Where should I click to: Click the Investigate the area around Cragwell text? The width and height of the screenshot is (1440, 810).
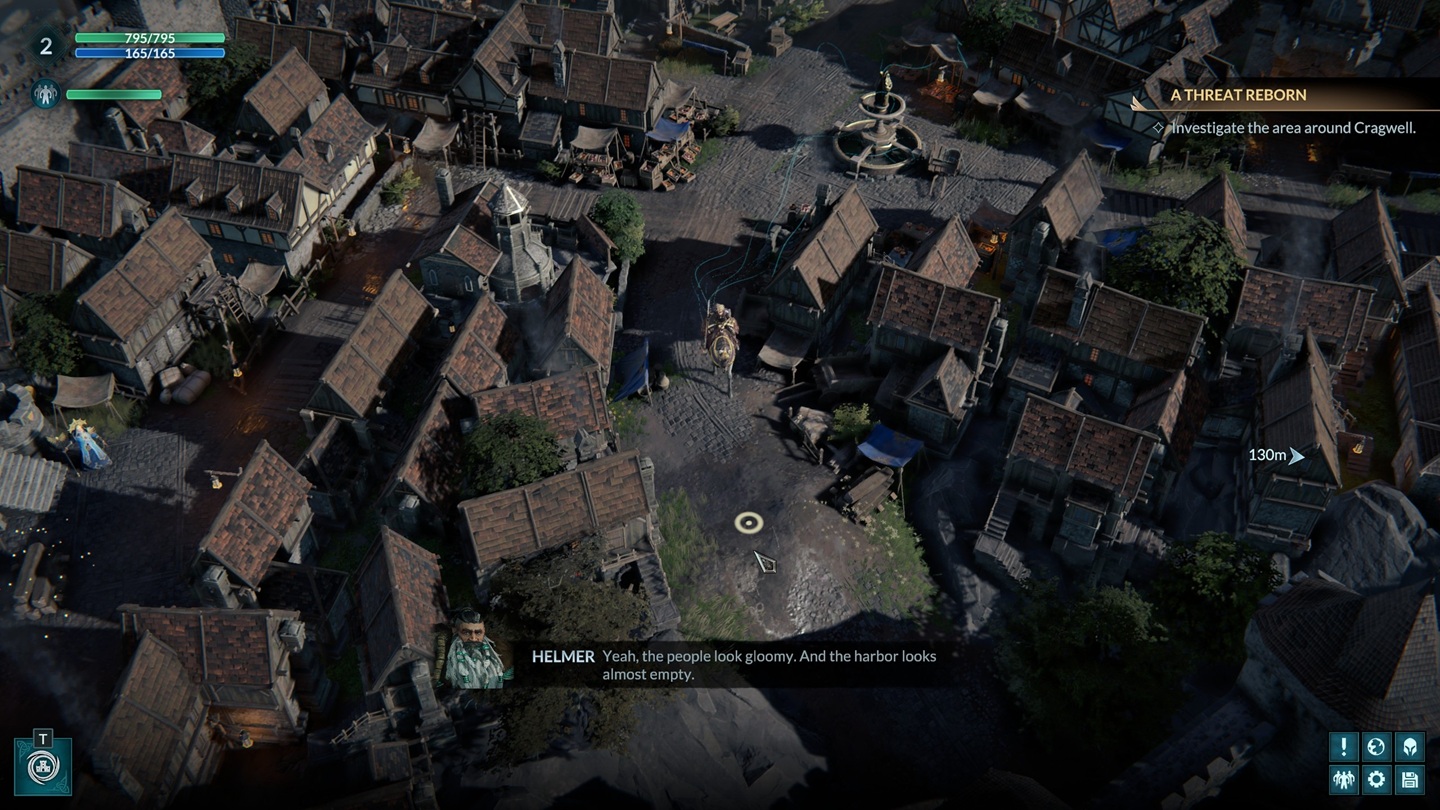click(x=1292, y=128)
